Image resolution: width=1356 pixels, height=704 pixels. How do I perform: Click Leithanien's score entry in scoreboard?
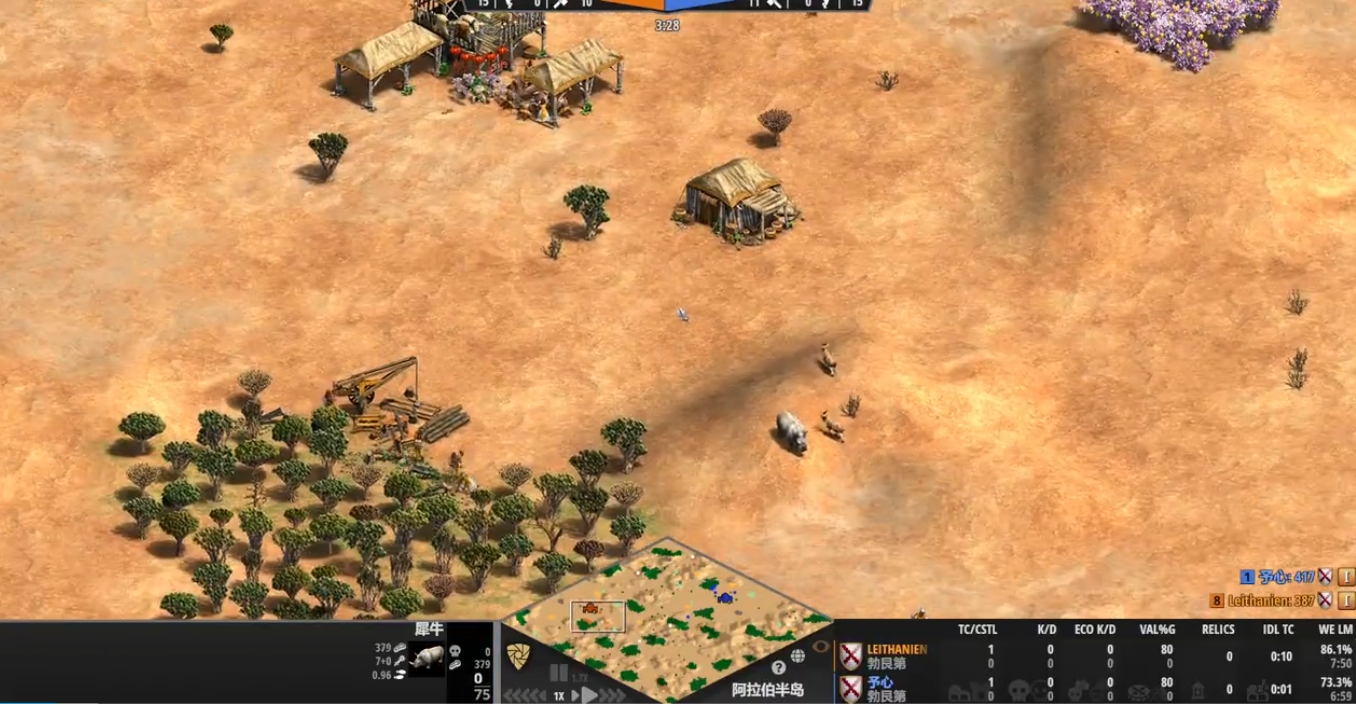tap(1272, 600)
